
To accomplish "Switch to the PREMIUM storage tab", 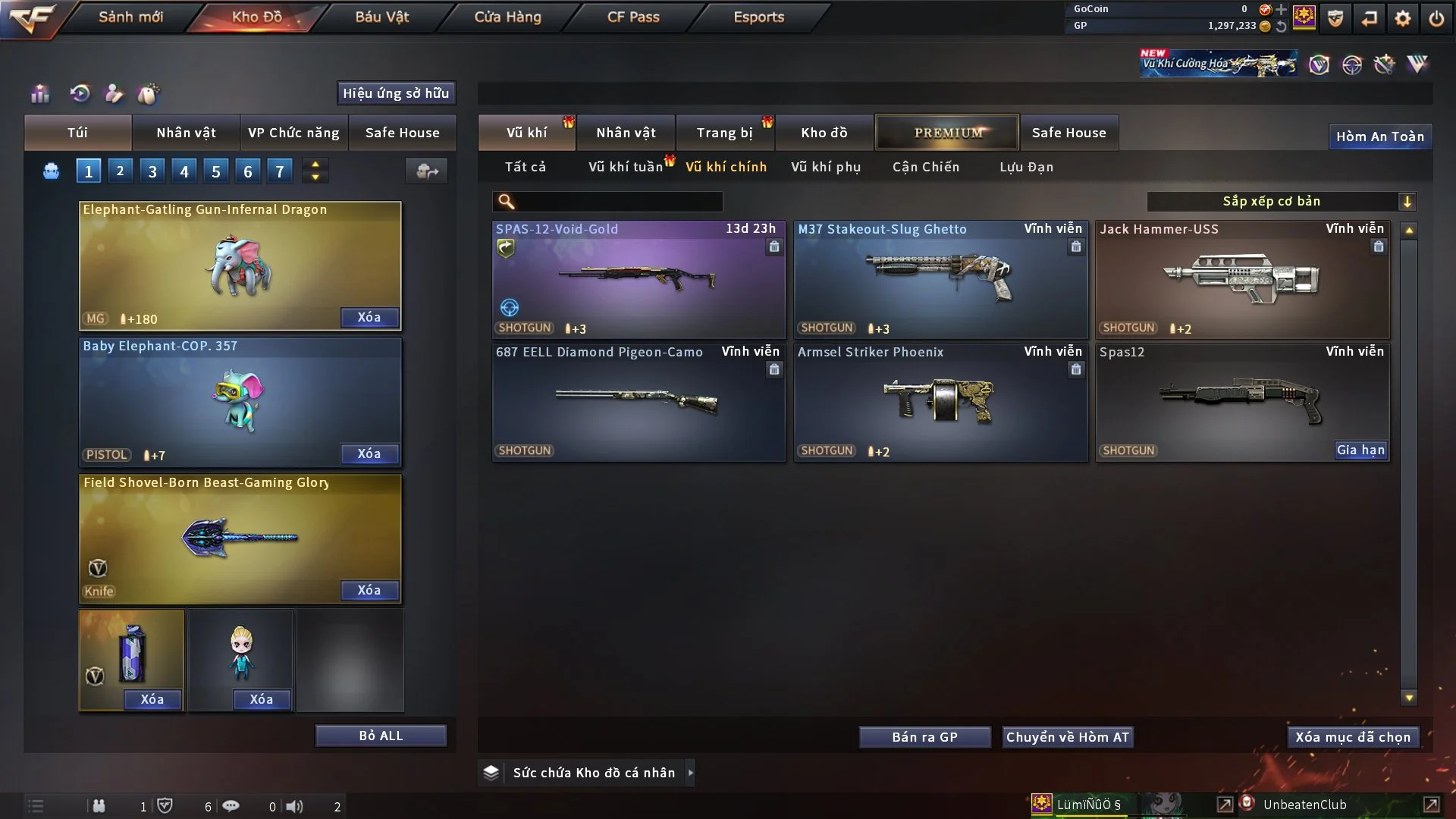I will [x=947, y=133].
